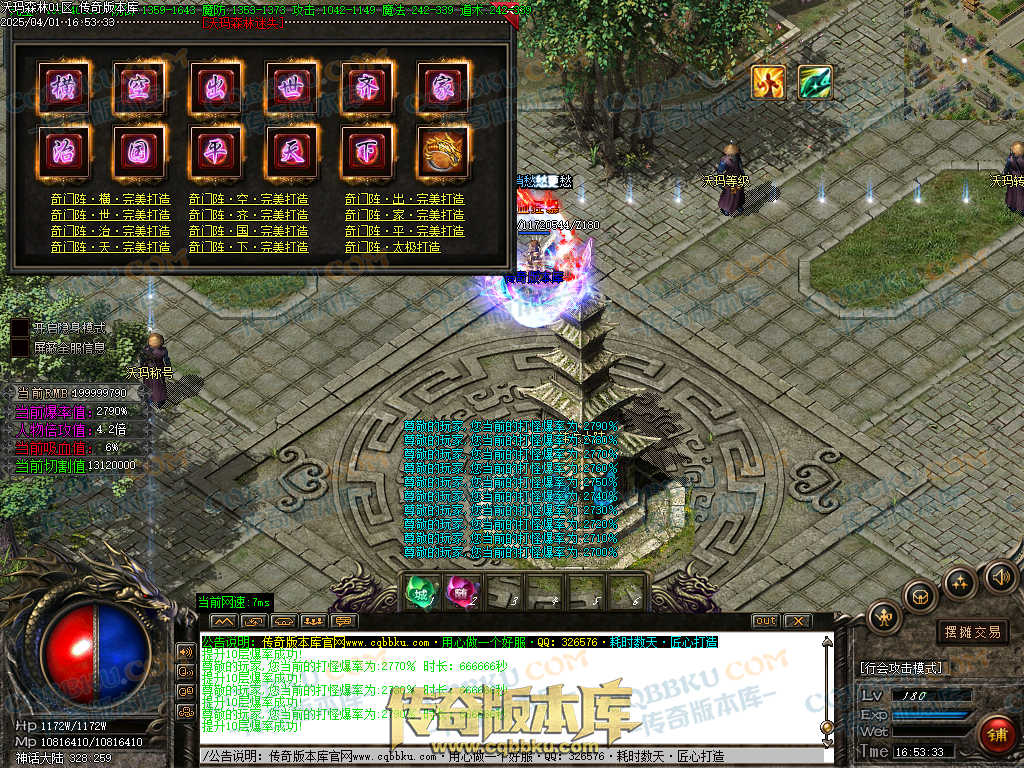Toggle the 开启隐身模式 checkbox
The height and width of the screenshot is (768, 1024).
(x=20, y=327)
